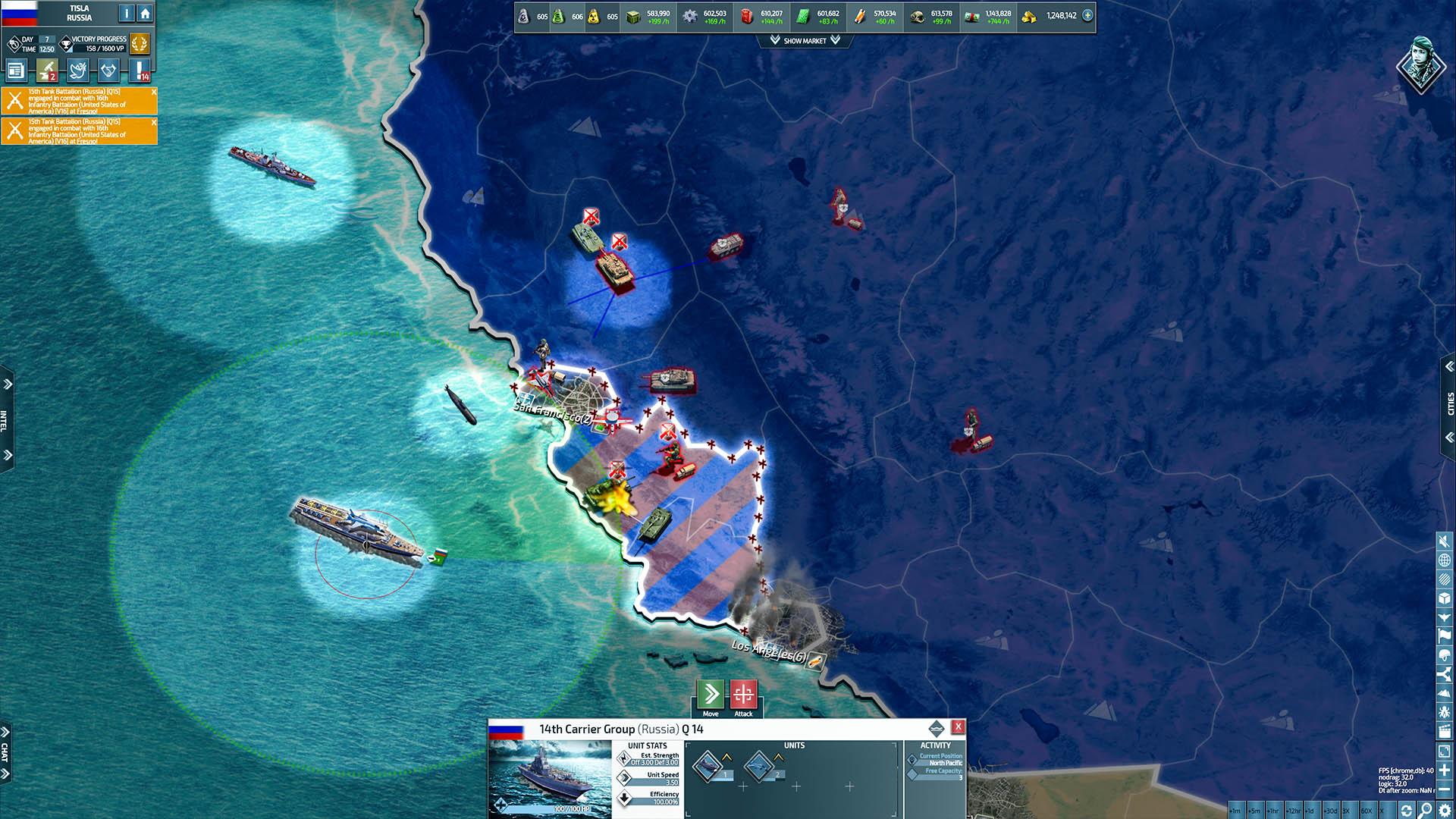Open diplomacy via the dove icon

[77, 71]
